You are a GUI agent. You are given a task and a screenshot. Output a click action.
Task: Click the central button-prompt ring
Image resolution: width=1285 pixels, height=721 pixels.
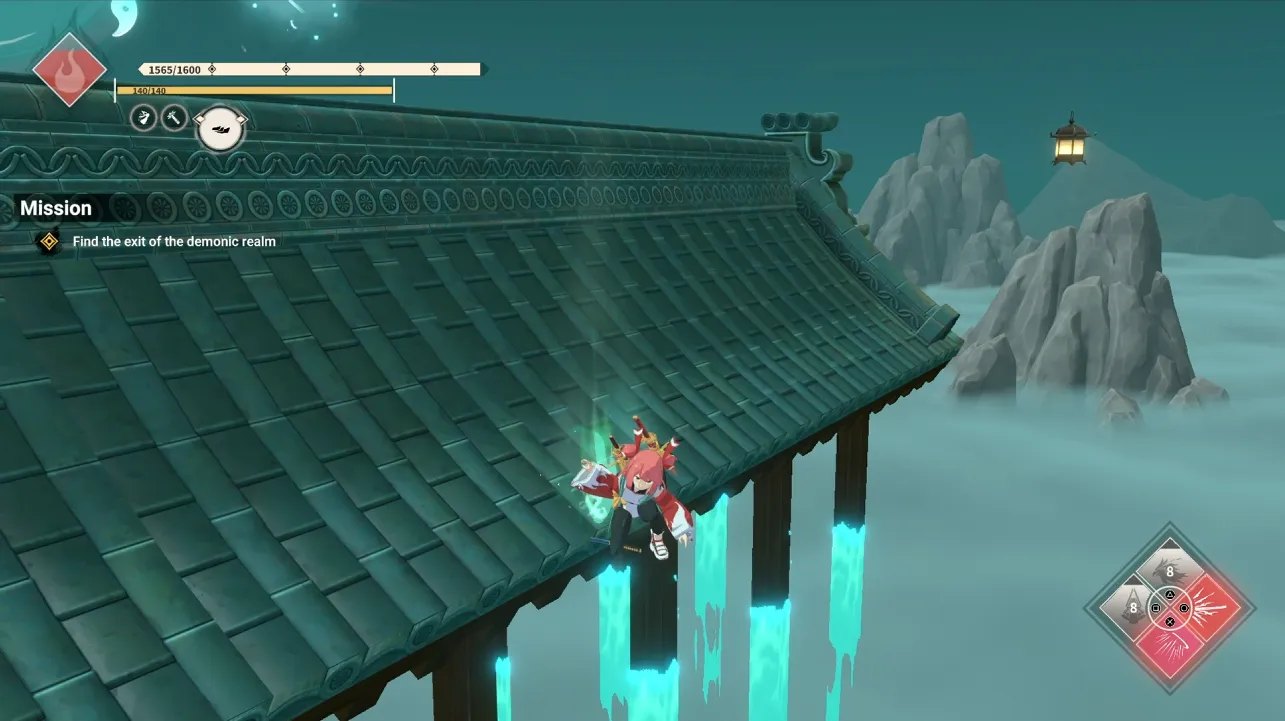[1170, 608]
